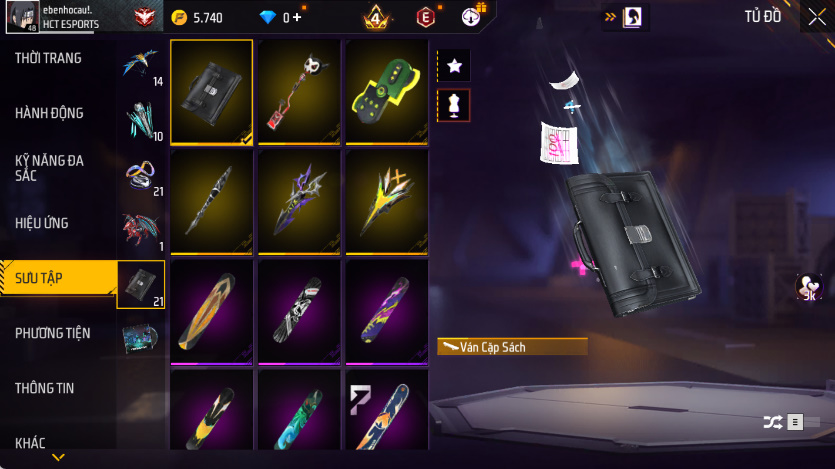Click the shuffle arrows icon
Viewport: 835px width, 469px height.
click(772, 422)
